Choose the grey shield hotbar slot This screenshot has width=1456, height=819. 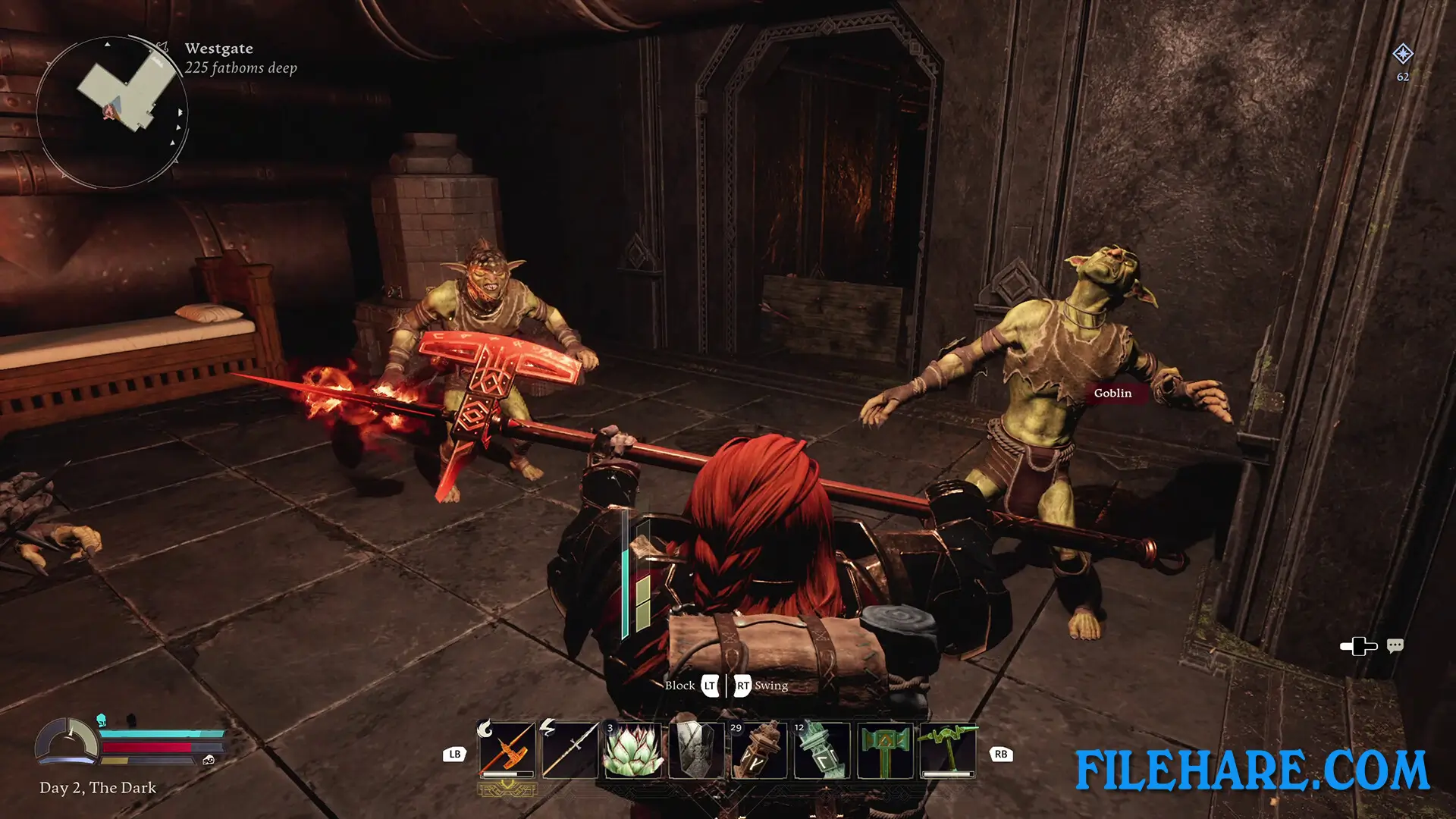point(696,750)
